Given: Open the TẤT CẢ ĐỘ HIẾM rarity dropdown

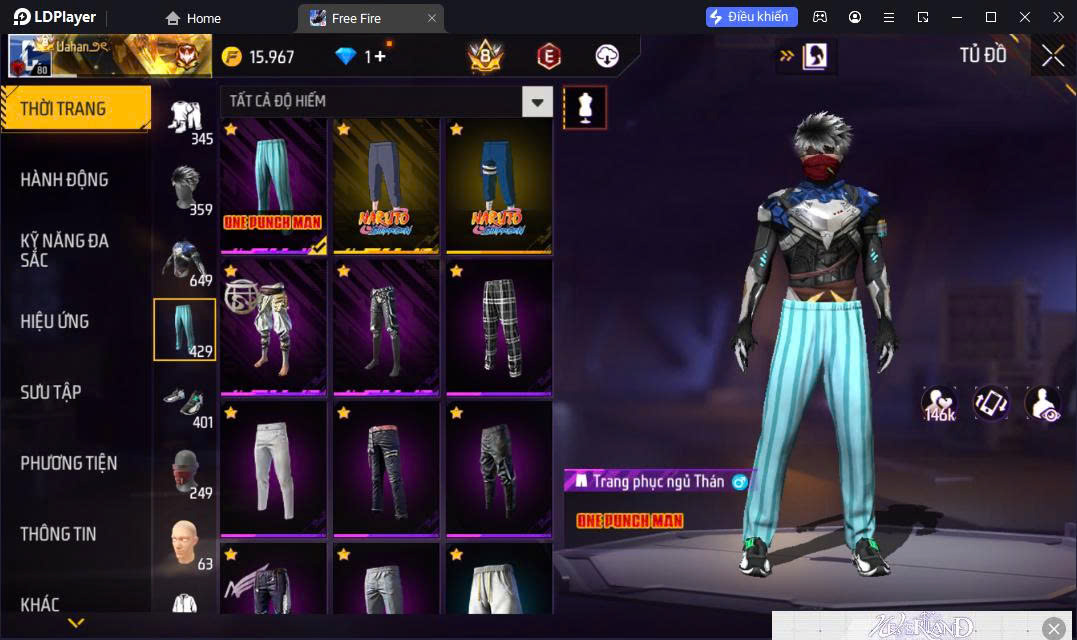Looking at the screenshot, I should pyautogui.click(x=538, y=102).
